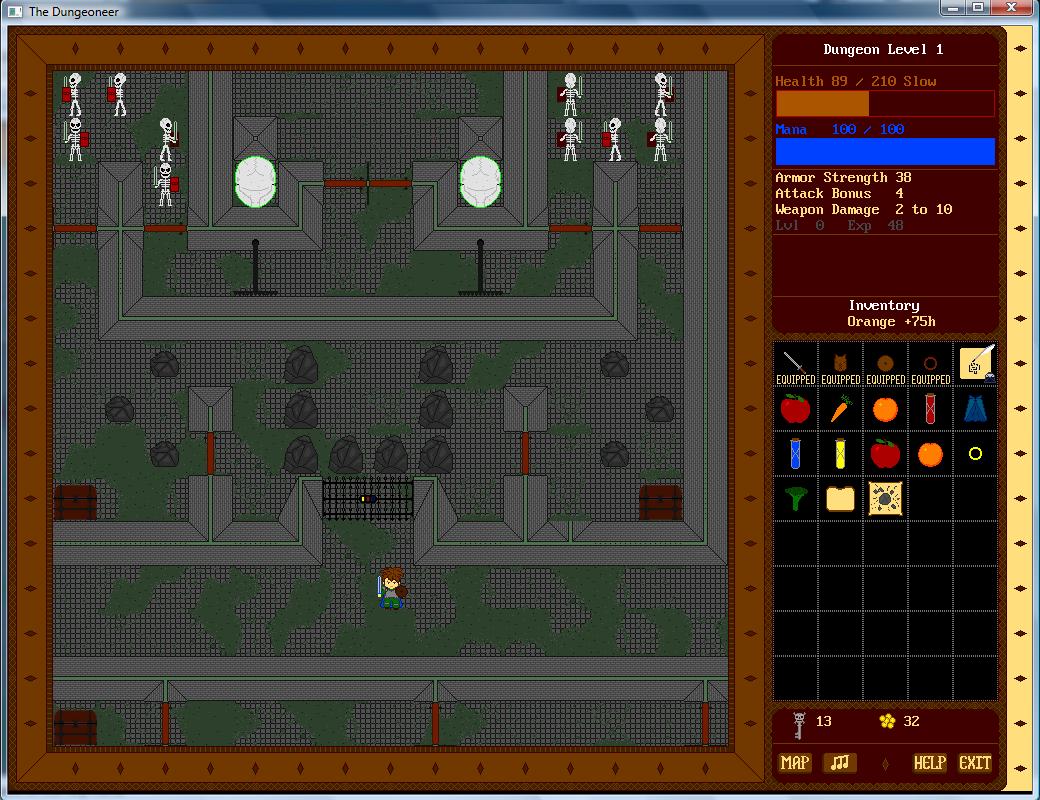Use the red potion vial
The width and height of the screenshot is (1040, 800).
[x=931, y=409]
